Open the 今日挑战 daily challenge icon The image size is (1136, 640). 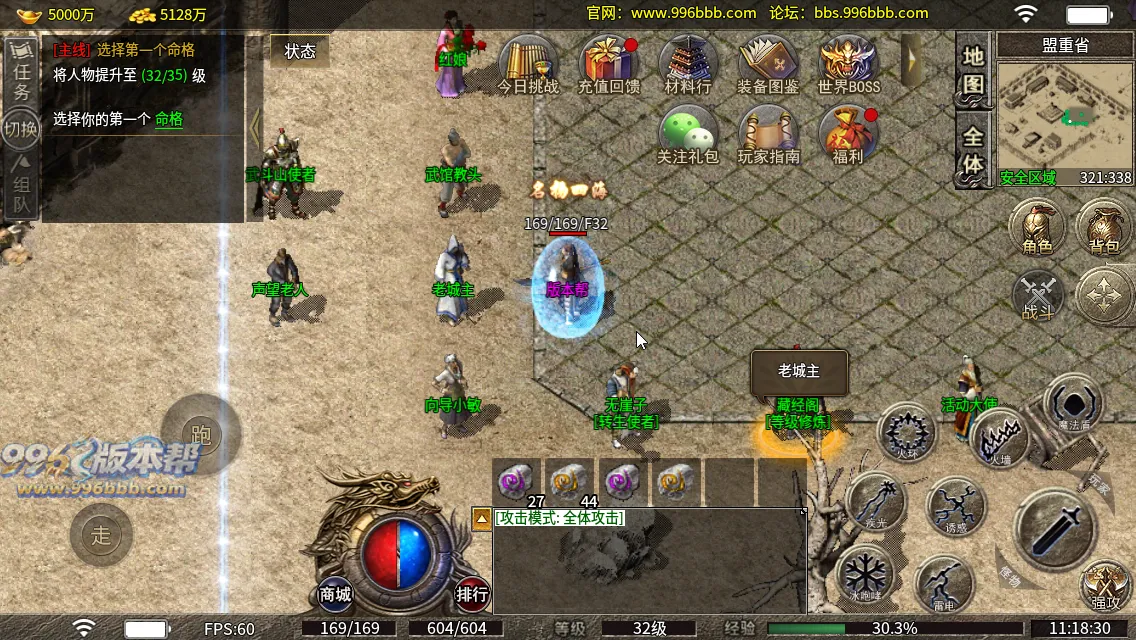pos(528,64)
